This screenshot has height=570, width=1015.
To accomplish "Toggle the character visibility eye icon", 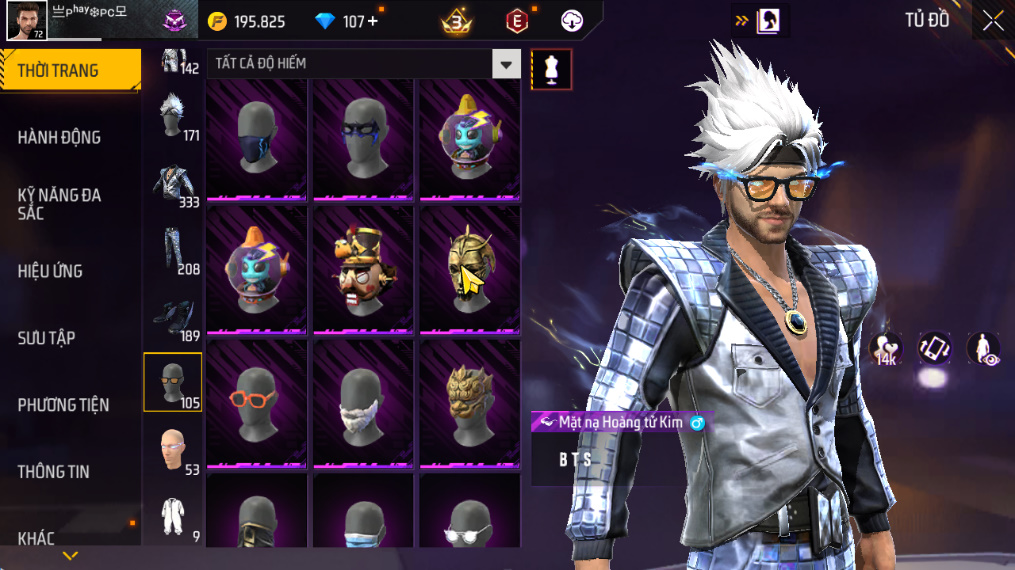I will tap(984, 349).
